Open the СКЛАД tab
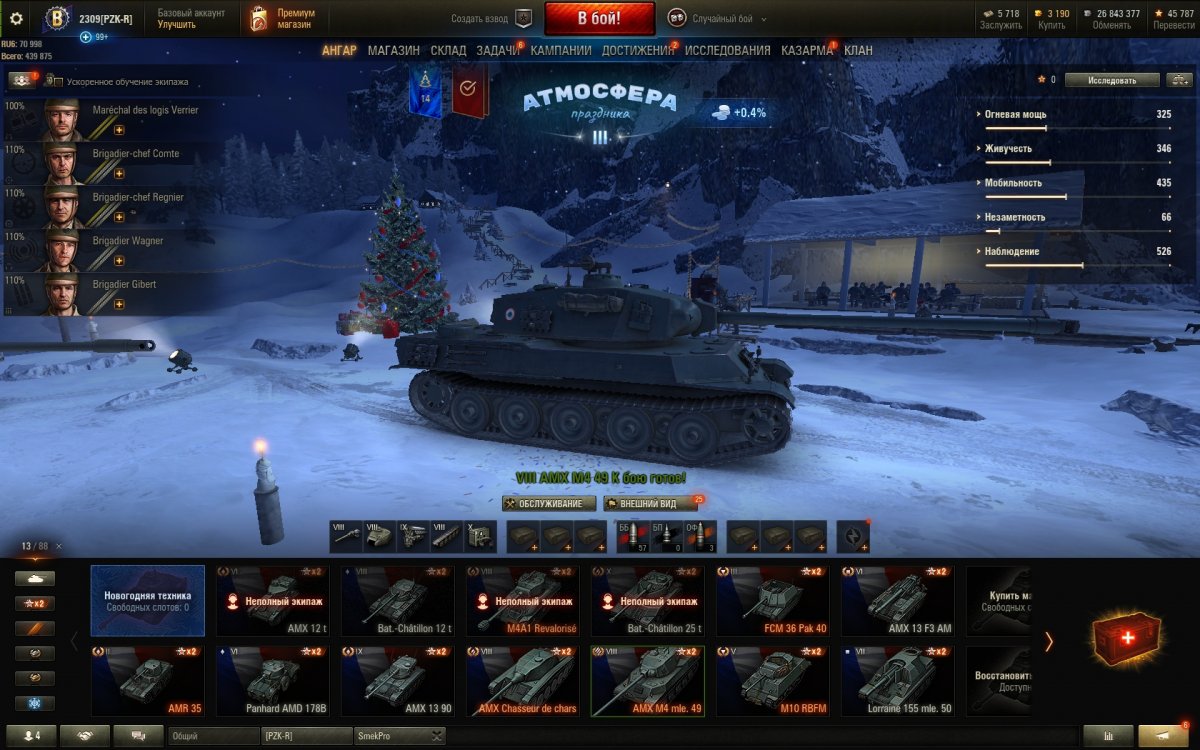 click(448, 50)
